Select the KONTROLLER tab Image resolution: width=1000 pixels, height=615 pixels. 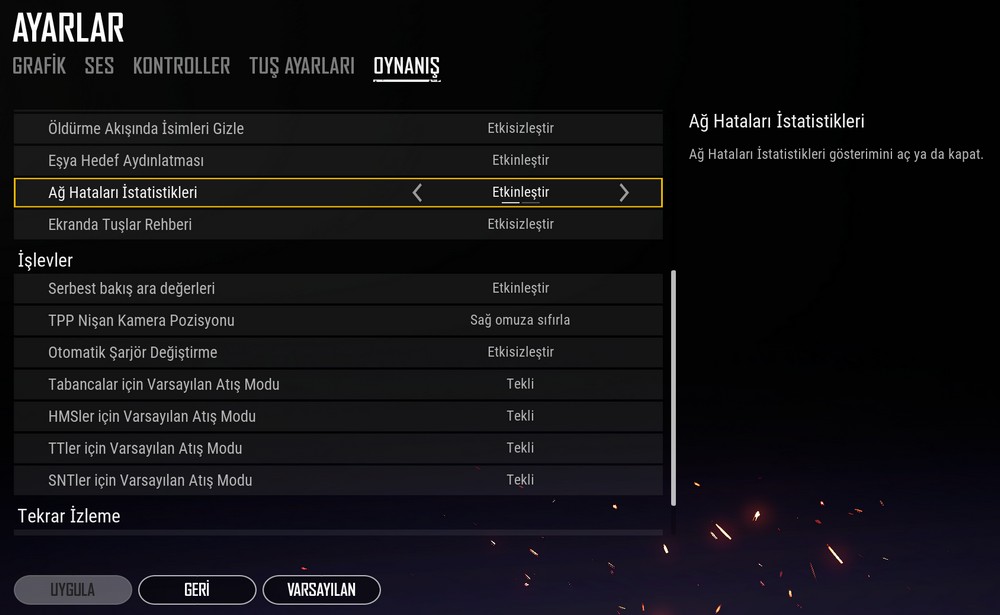181,66
